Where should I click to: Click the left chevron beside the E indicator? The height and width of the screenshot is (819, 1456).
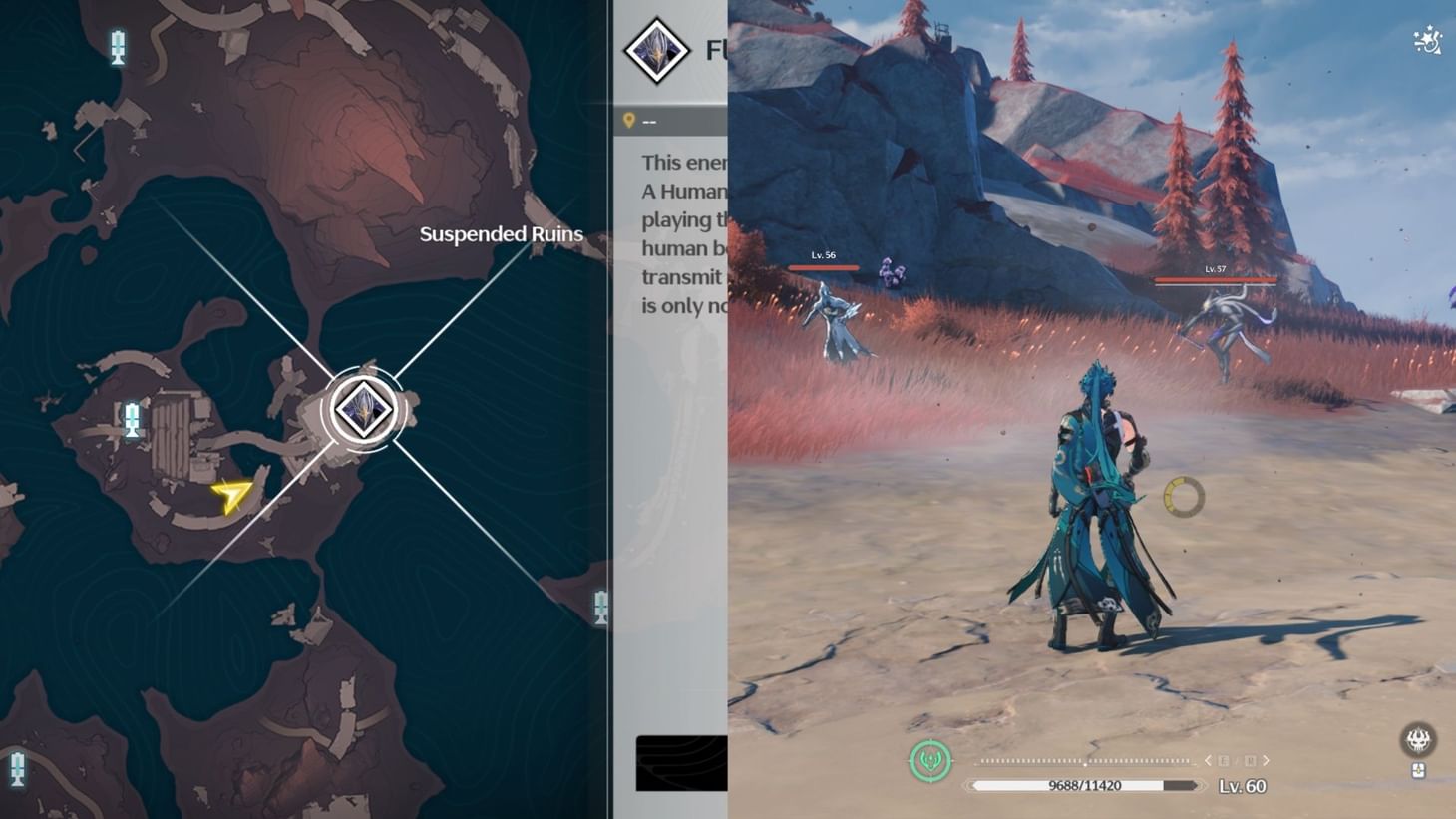[x=1209, y=760]
